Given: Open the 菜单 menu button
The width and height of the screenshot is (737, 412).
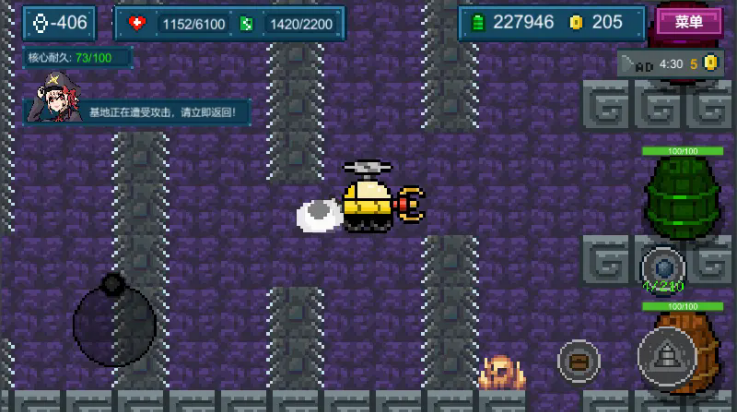Looking at the screenshot, I should [689, 22].
